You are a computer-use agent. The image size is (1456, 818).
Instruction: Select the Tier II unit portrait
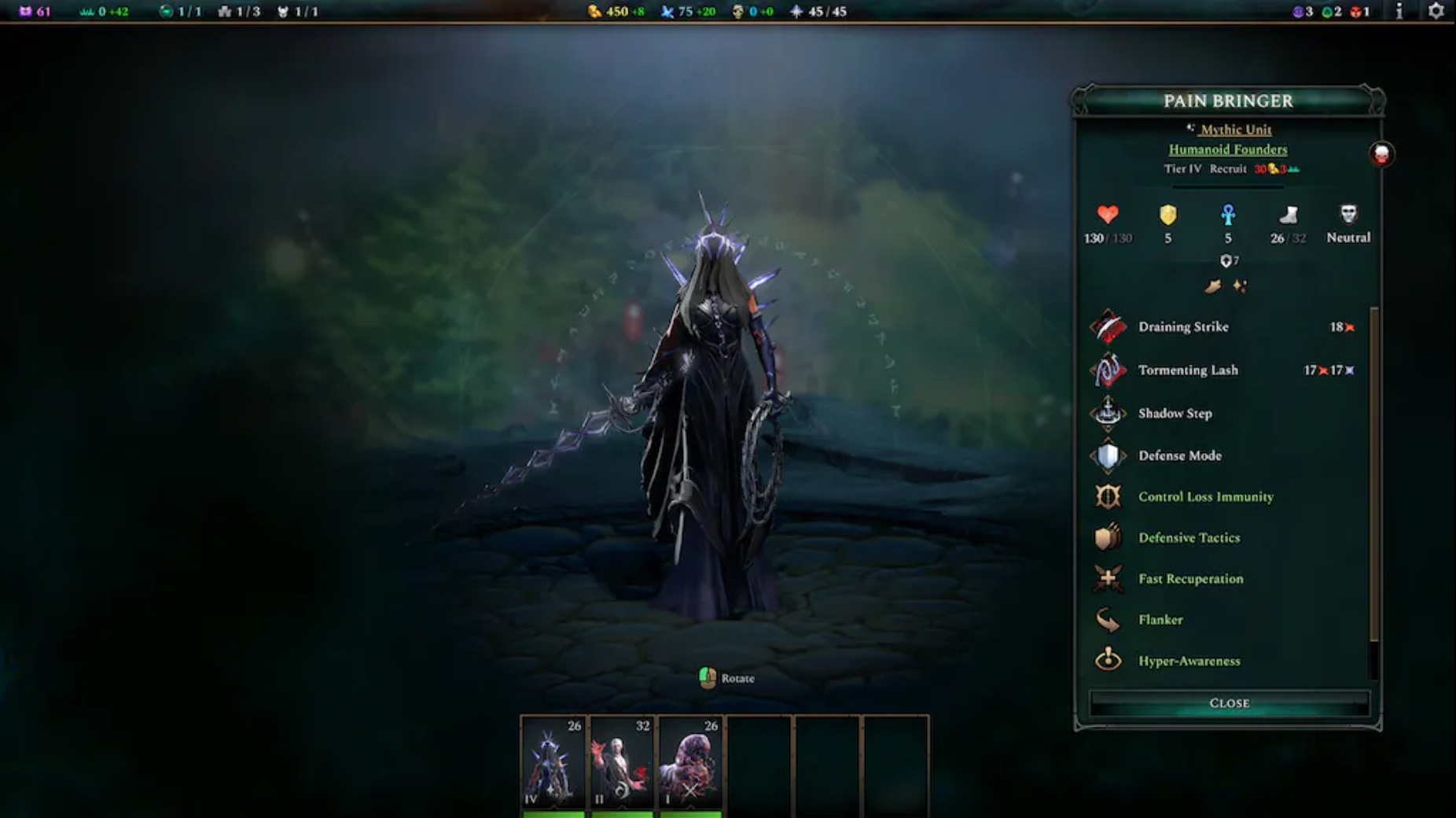click(622, 763)
